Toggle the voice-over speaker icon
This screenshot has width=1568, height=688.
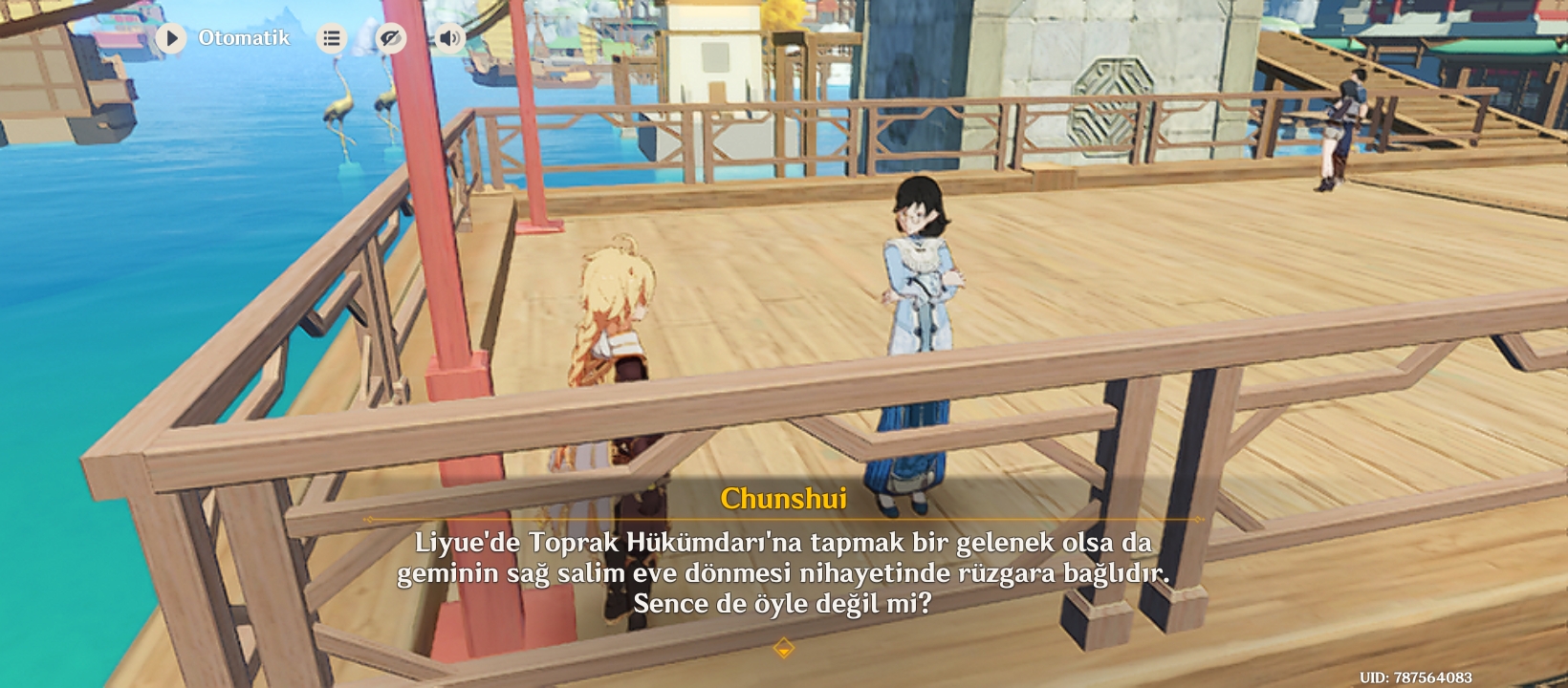[448, 38]
